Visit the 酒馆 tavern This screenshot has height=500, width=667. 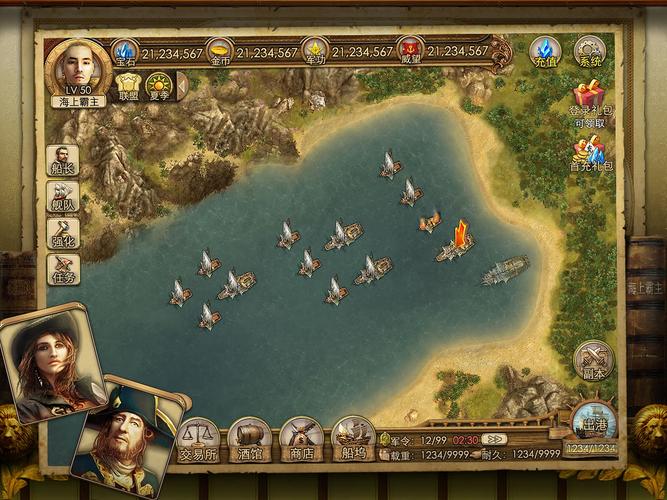[248, 438]
